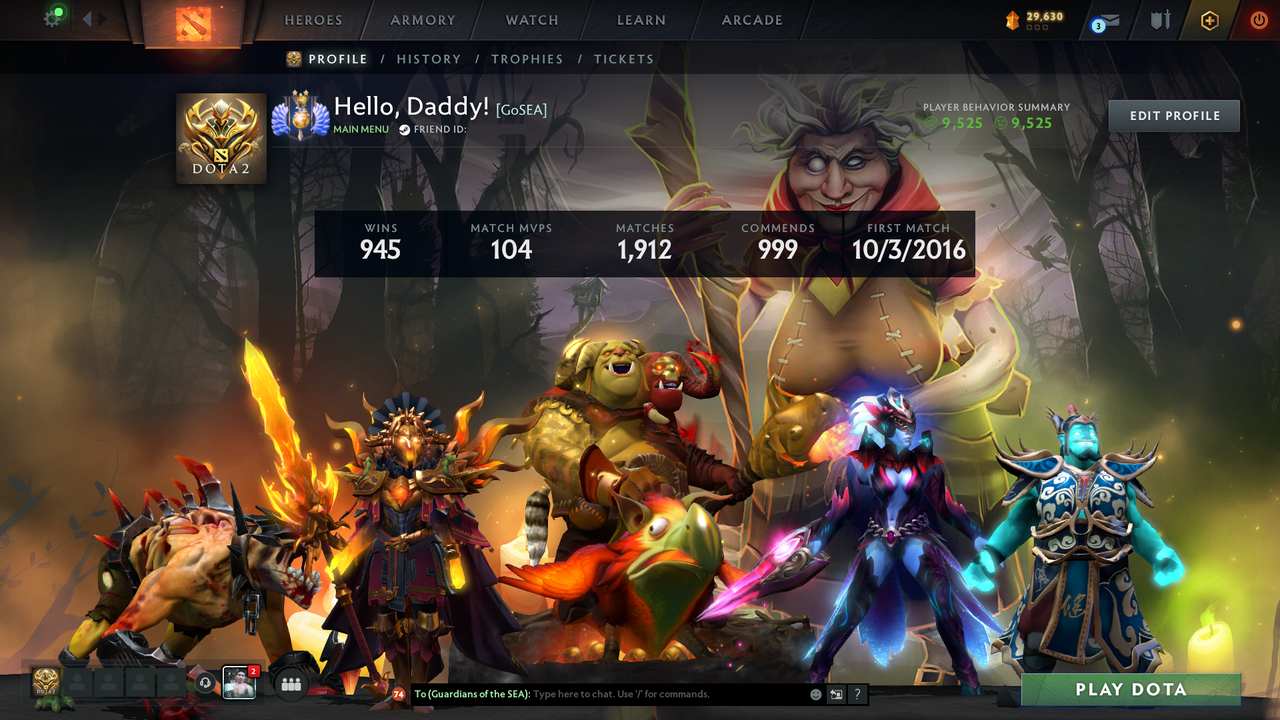
Task: Select ARCADE from the top menu
Action: [x=751, y=20]
